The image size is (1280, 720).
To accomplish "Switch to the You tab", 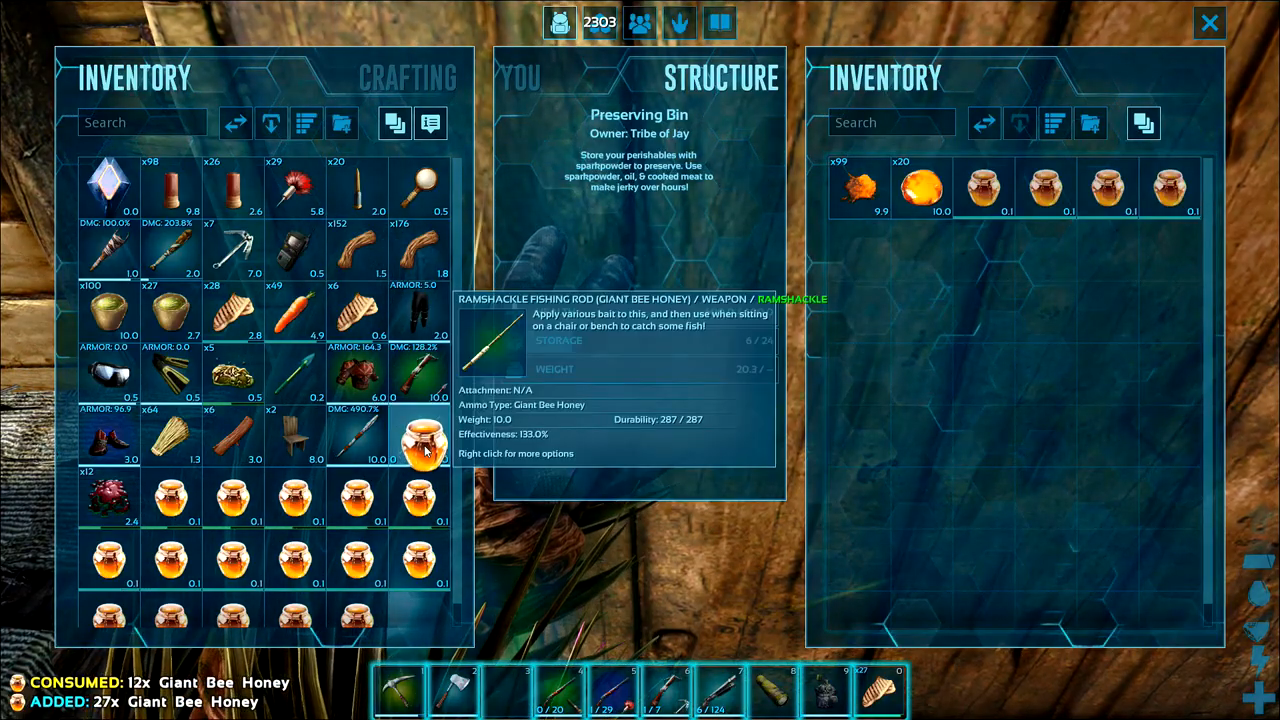I will click(x=520, y=78).
